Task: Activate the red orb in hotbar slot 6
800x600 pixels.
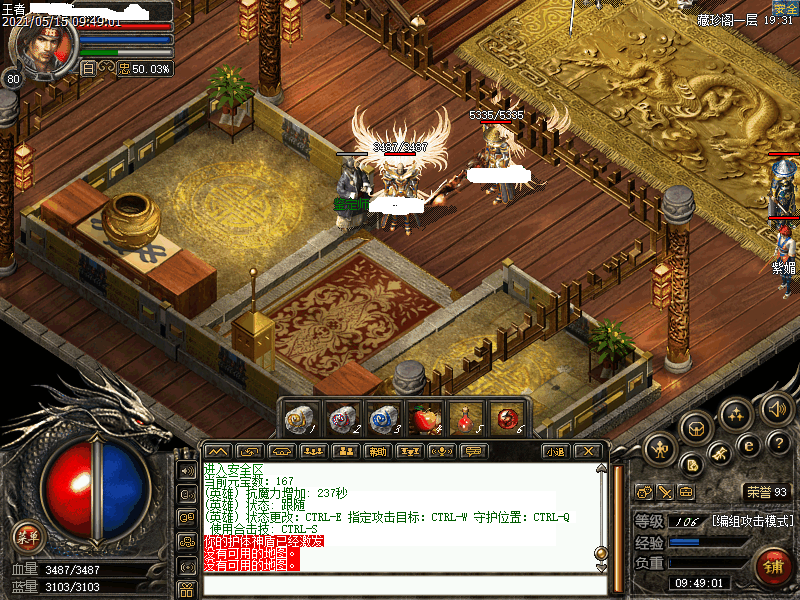Action: coord(506,417)
